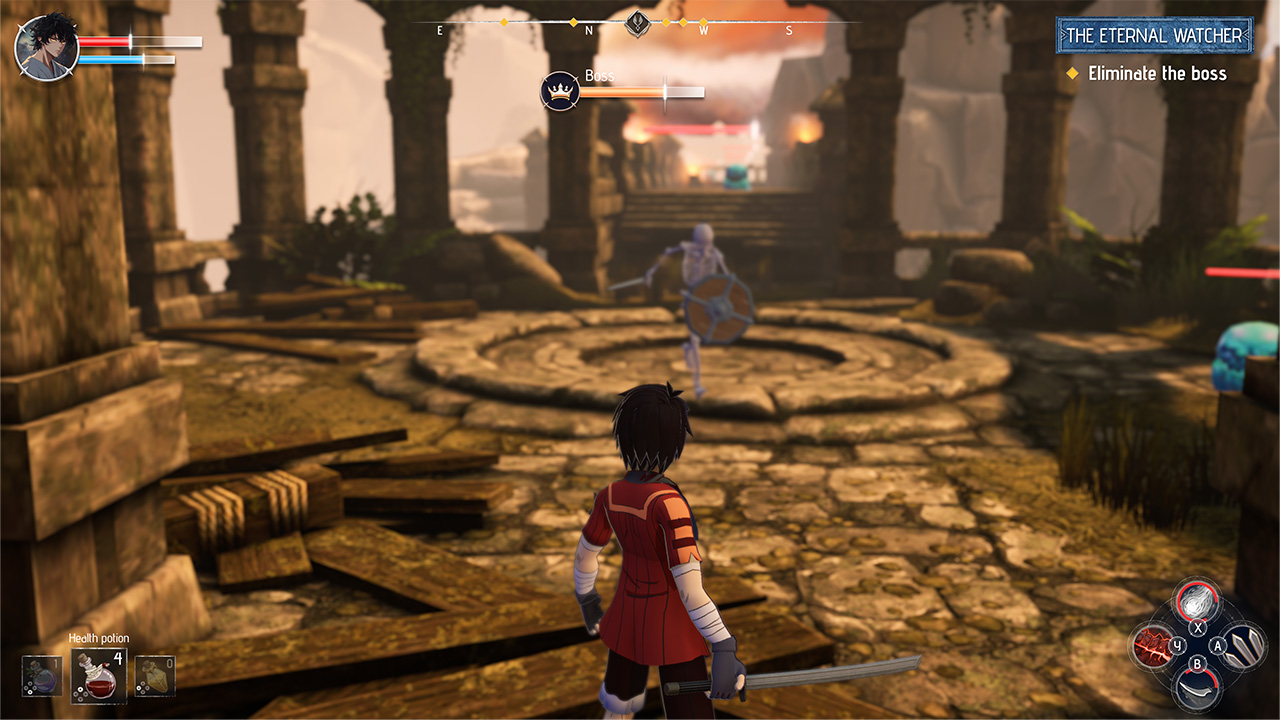Click the Boss crown emblem above the arena
The image size is (1280, 720).
pyautogui.click(x=560, y=90)
